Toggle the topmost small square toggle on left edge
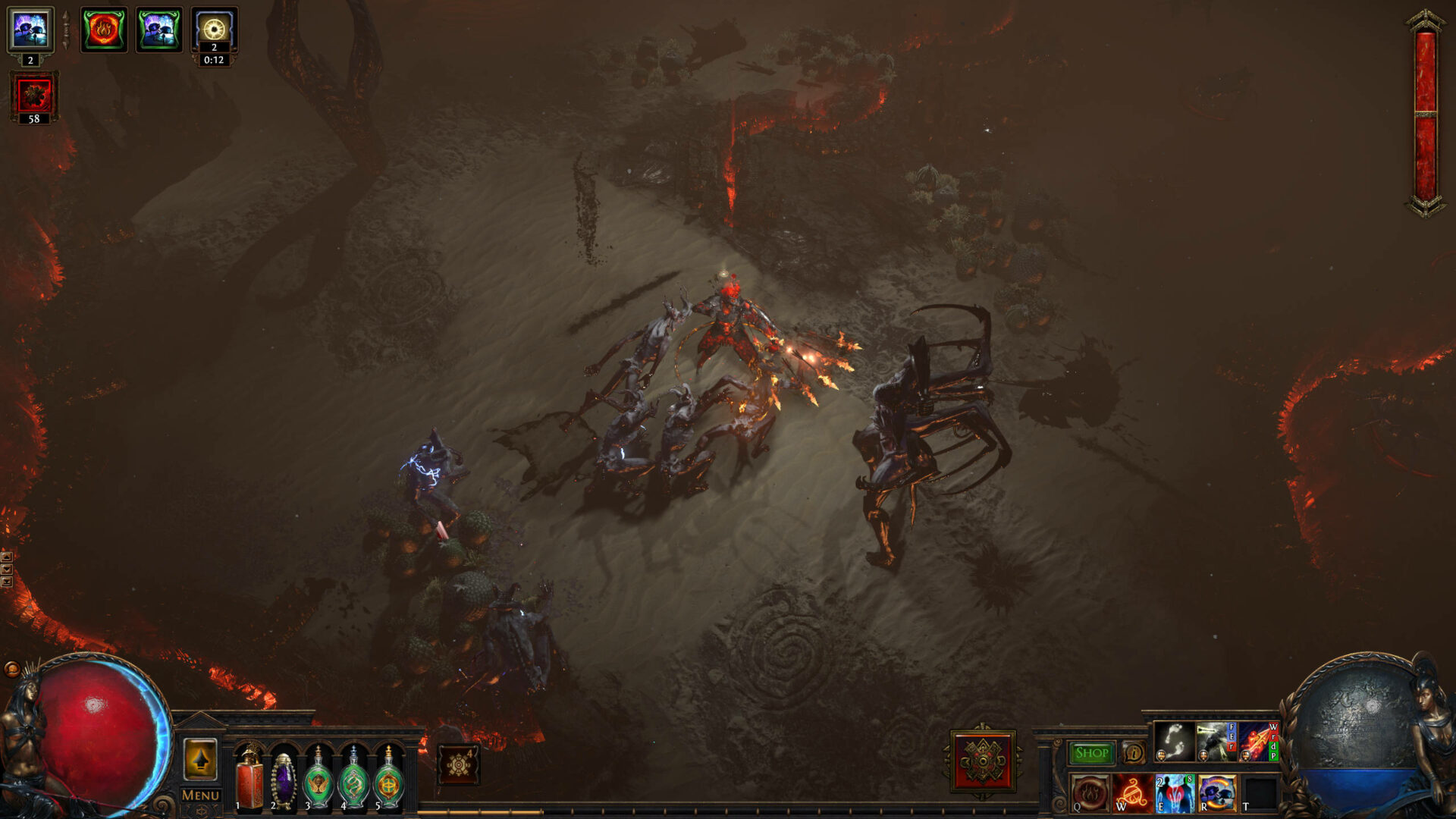This screenshot has height=819, width=1456. pos(7,557)
